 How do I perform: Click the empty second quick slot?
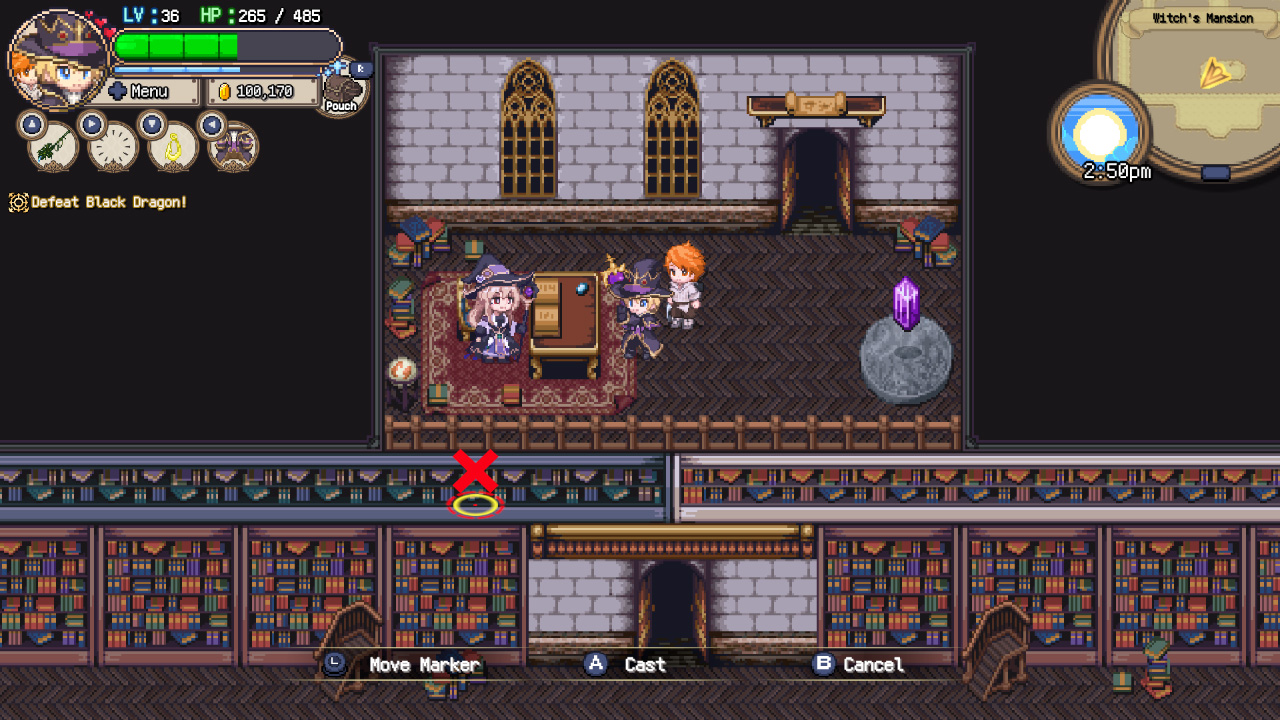click(x=112, y=149)
